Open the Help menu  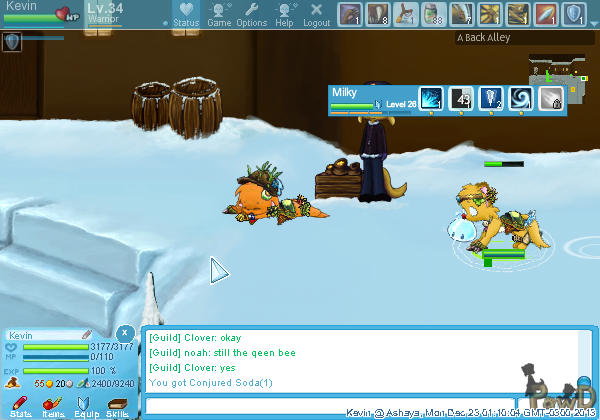pyautogui.click(x=285, y=15)
